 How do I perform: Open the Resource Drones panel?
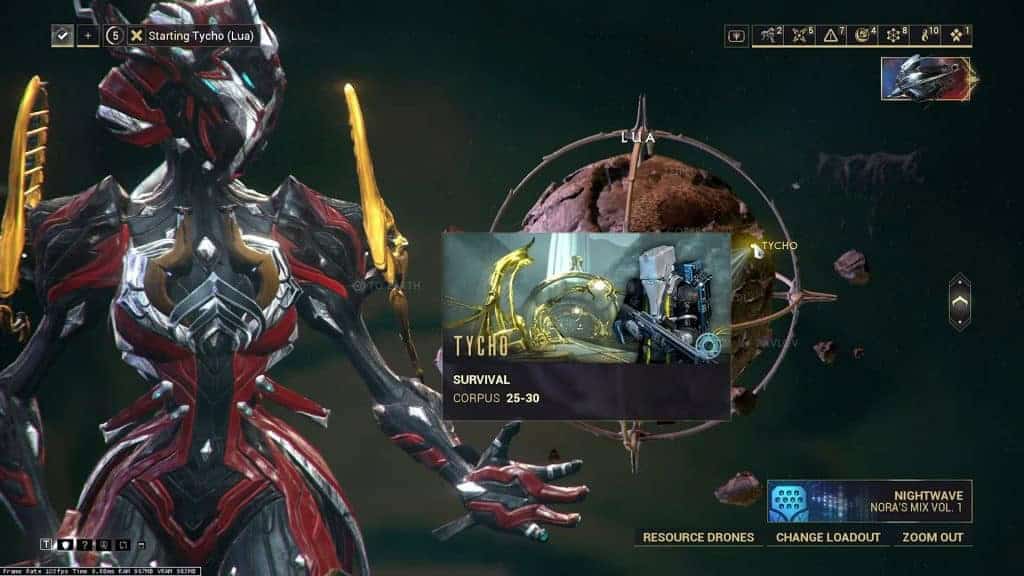[698, 538]
